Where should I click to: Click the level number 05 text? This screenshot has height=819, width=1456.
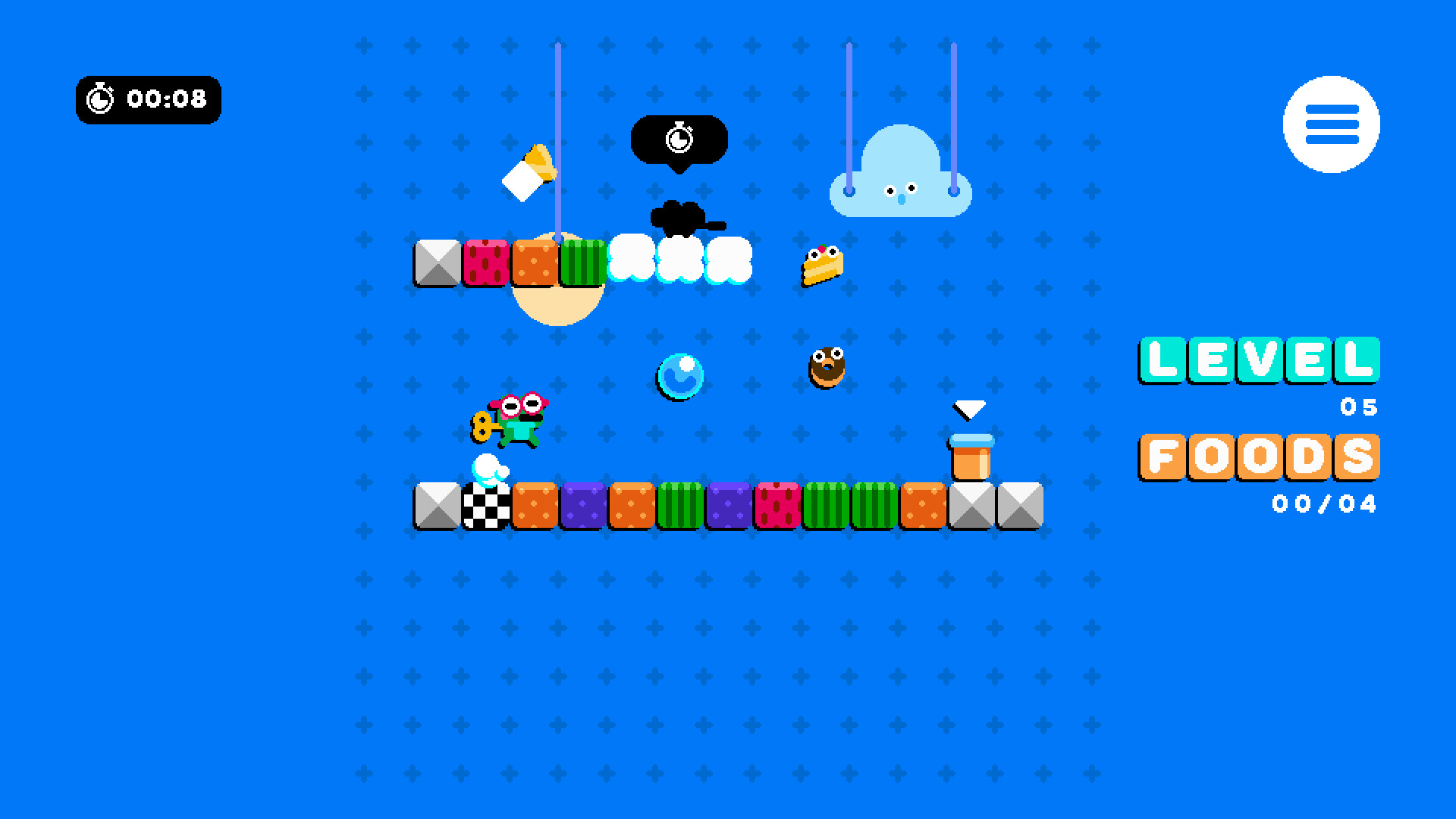[x=1360, y=407]
